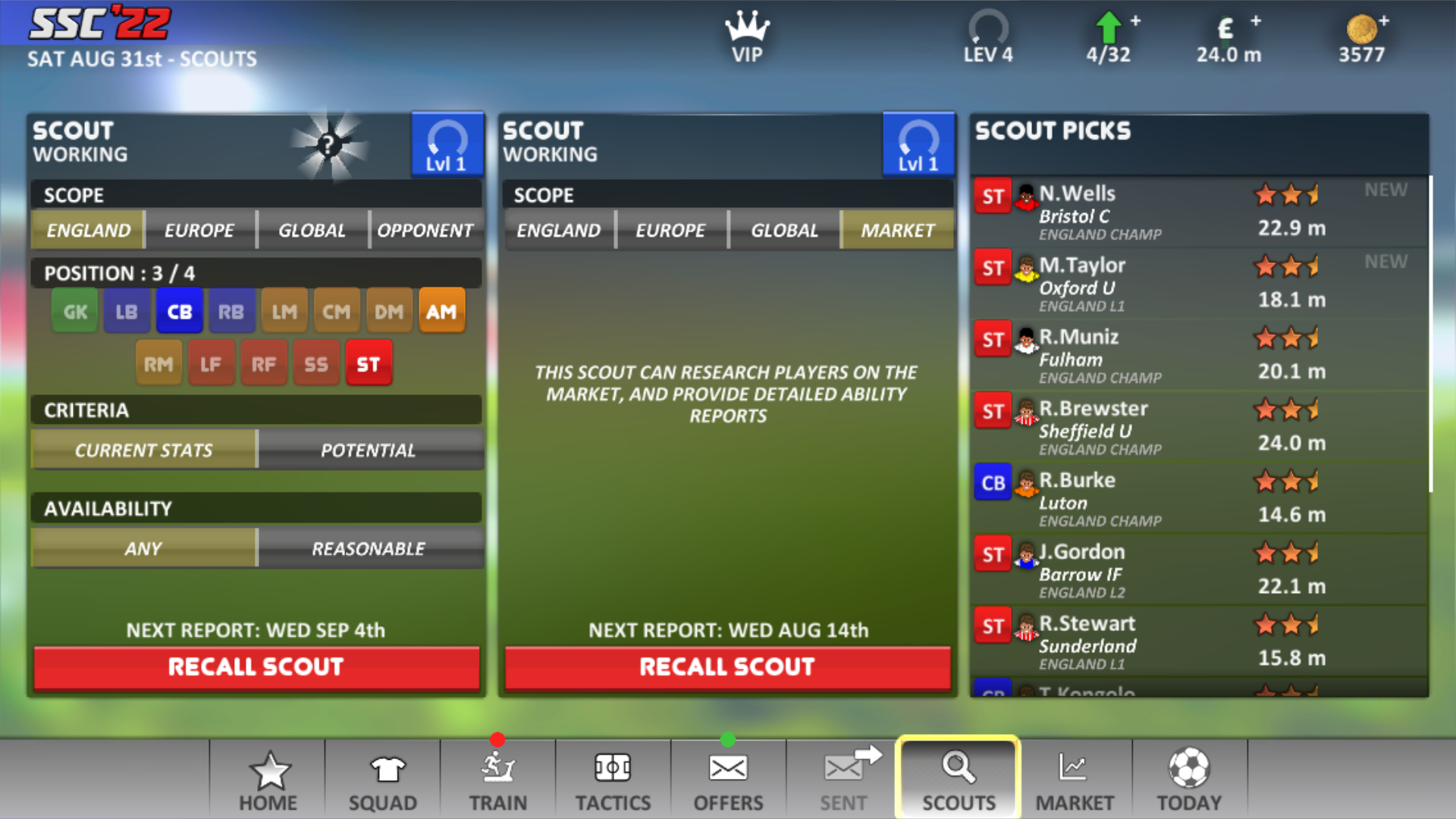1456x819 pixels.
Task: Recall the scout searching England
Action: coord(256,667)
